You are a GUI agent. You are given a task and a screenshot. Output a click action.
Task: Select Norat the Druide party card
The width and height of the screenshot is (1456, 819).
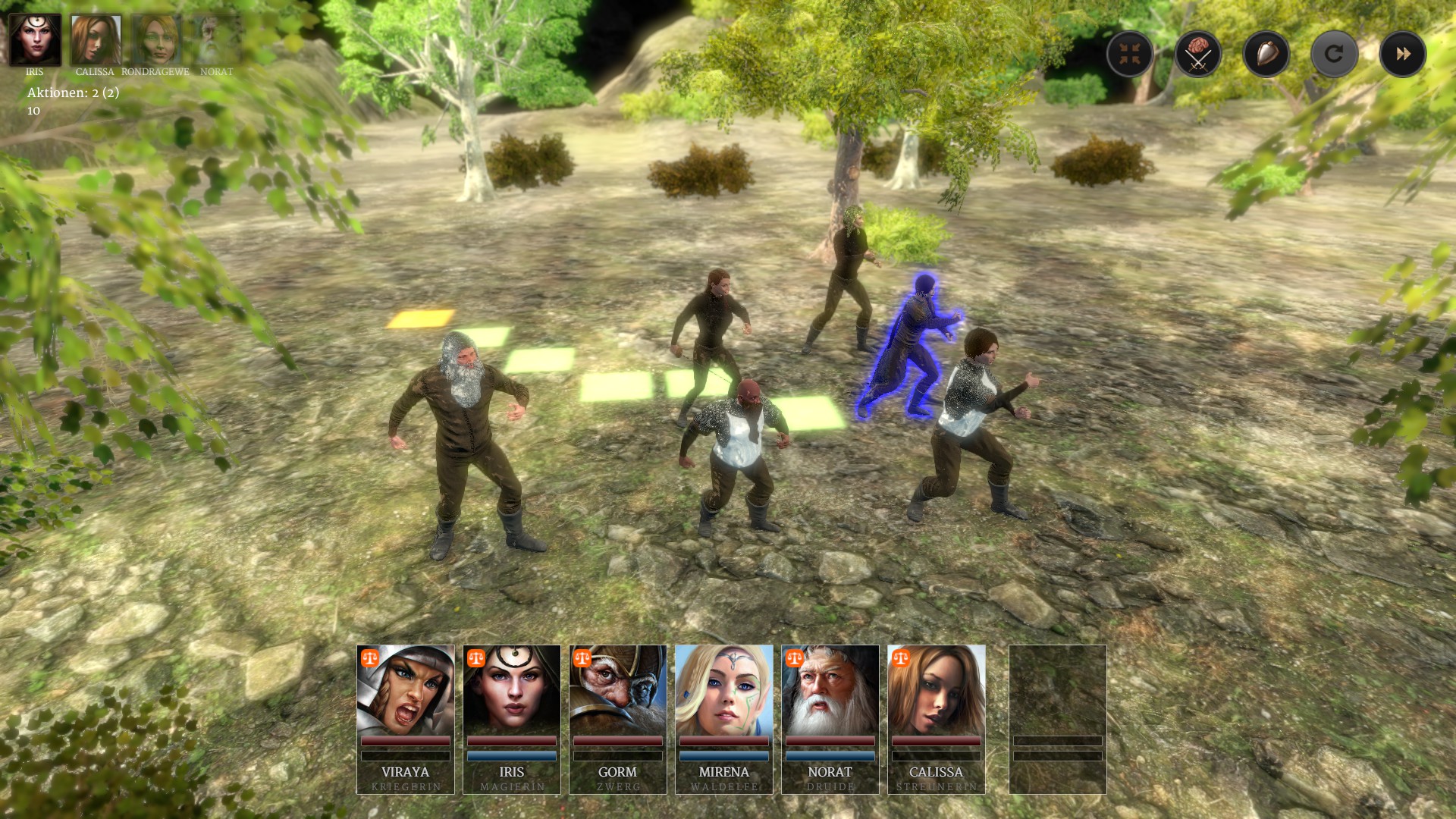click(830, 719)
